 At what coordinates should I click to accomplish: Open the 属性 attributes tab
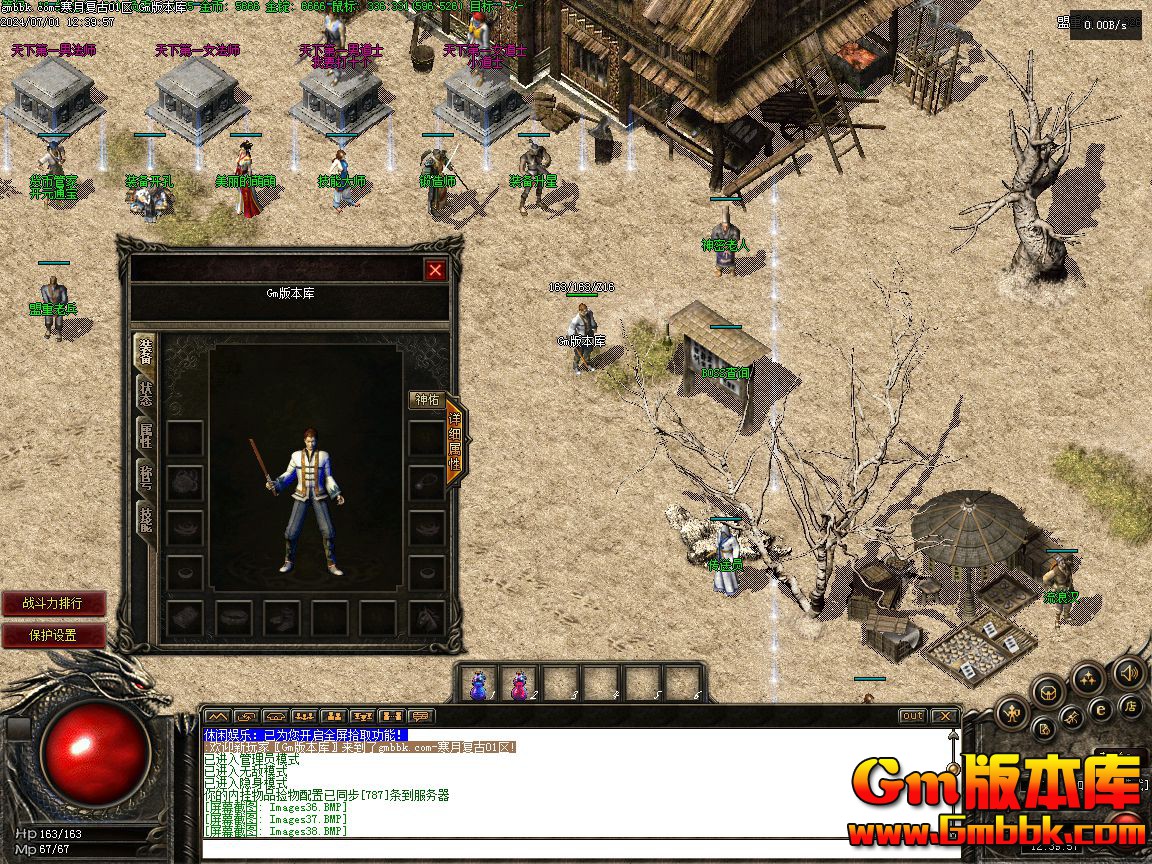click(146, 435)
